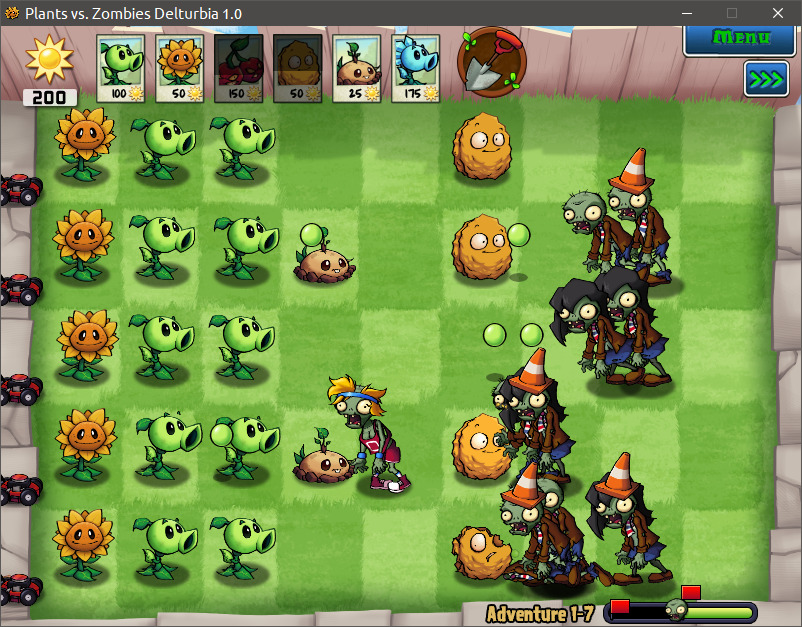The image size is (802, 627).
Task: Select the Peashooter seed packet
Action: coord(121,68)
